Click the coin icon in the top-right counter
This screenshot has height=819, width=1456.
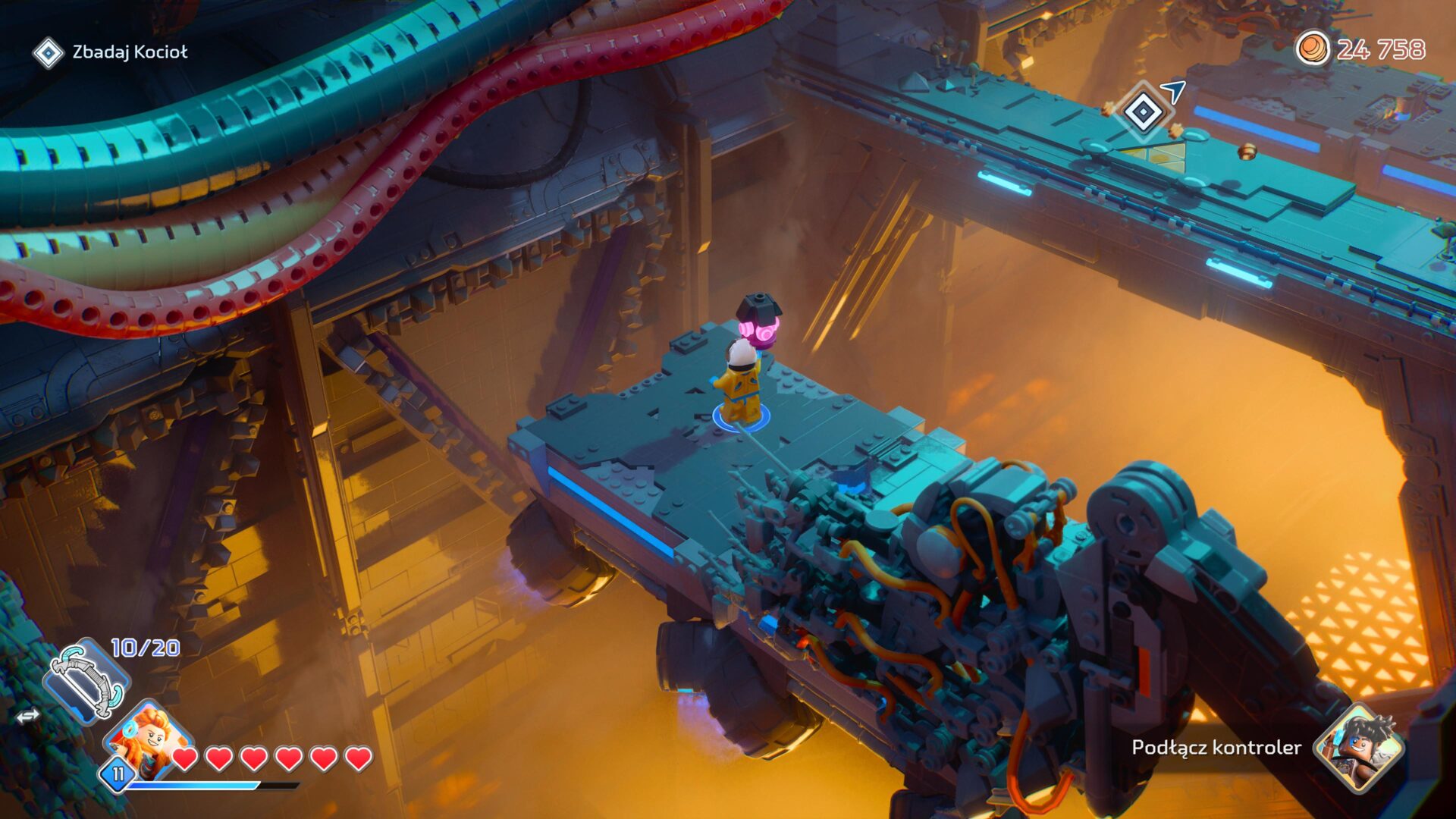[x=1315, y=49]
